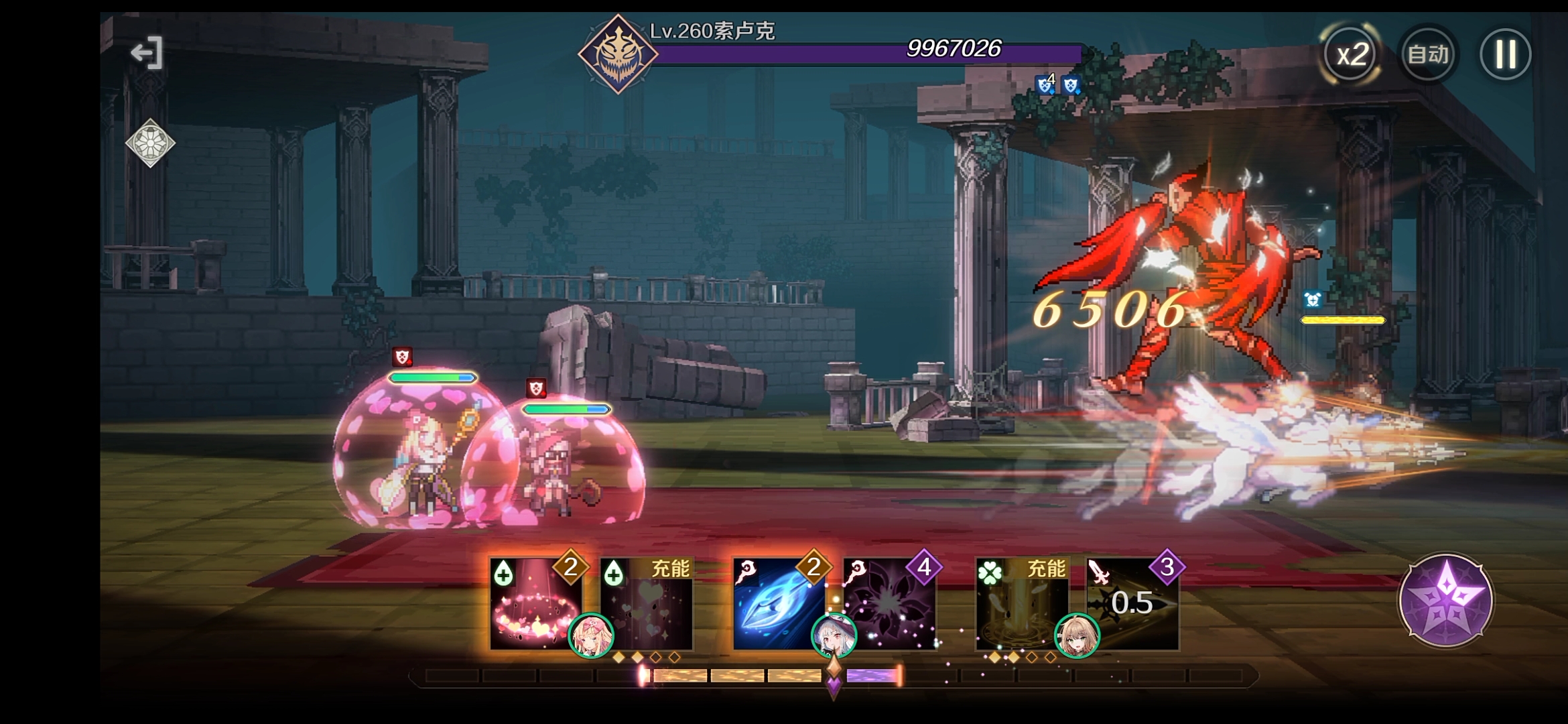The width and height of the screenshot is (1568, 724).
Task: Toggle the x2 battle speed
Action: tap(1352, 54)
